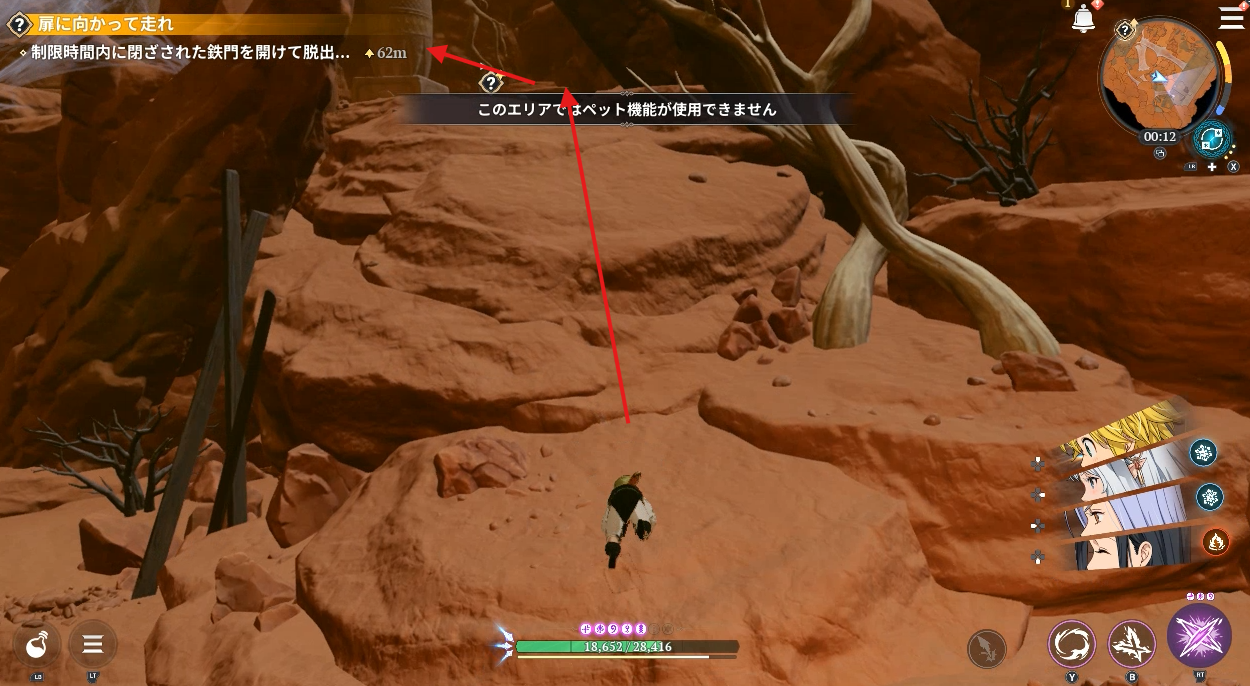
Task: Click the small window-toggle icon under the minimap timer
Action: click(1160, 154)
